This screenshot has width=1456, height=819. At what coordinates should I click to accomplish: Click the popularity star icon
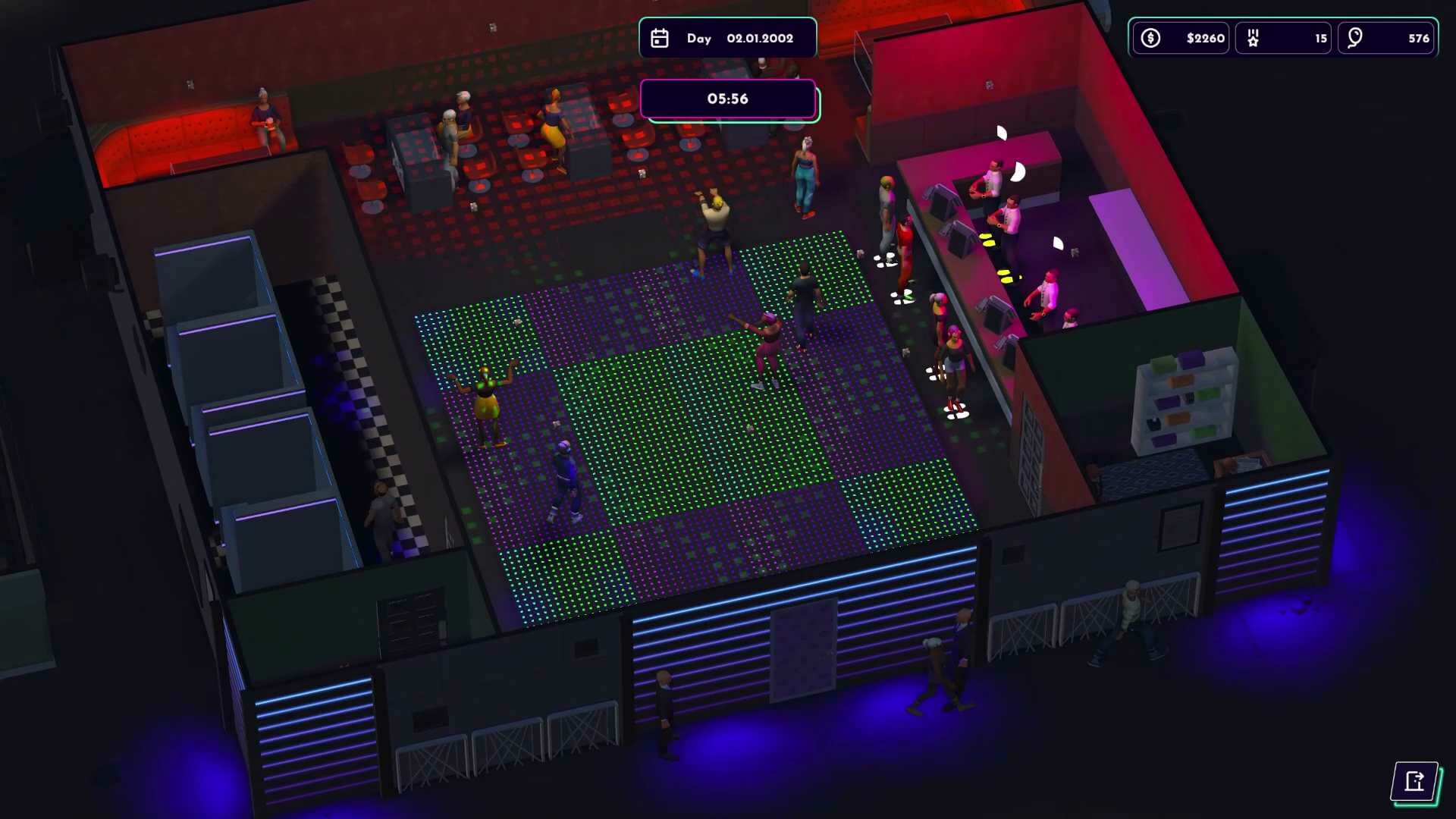[x=1254, y=36]
